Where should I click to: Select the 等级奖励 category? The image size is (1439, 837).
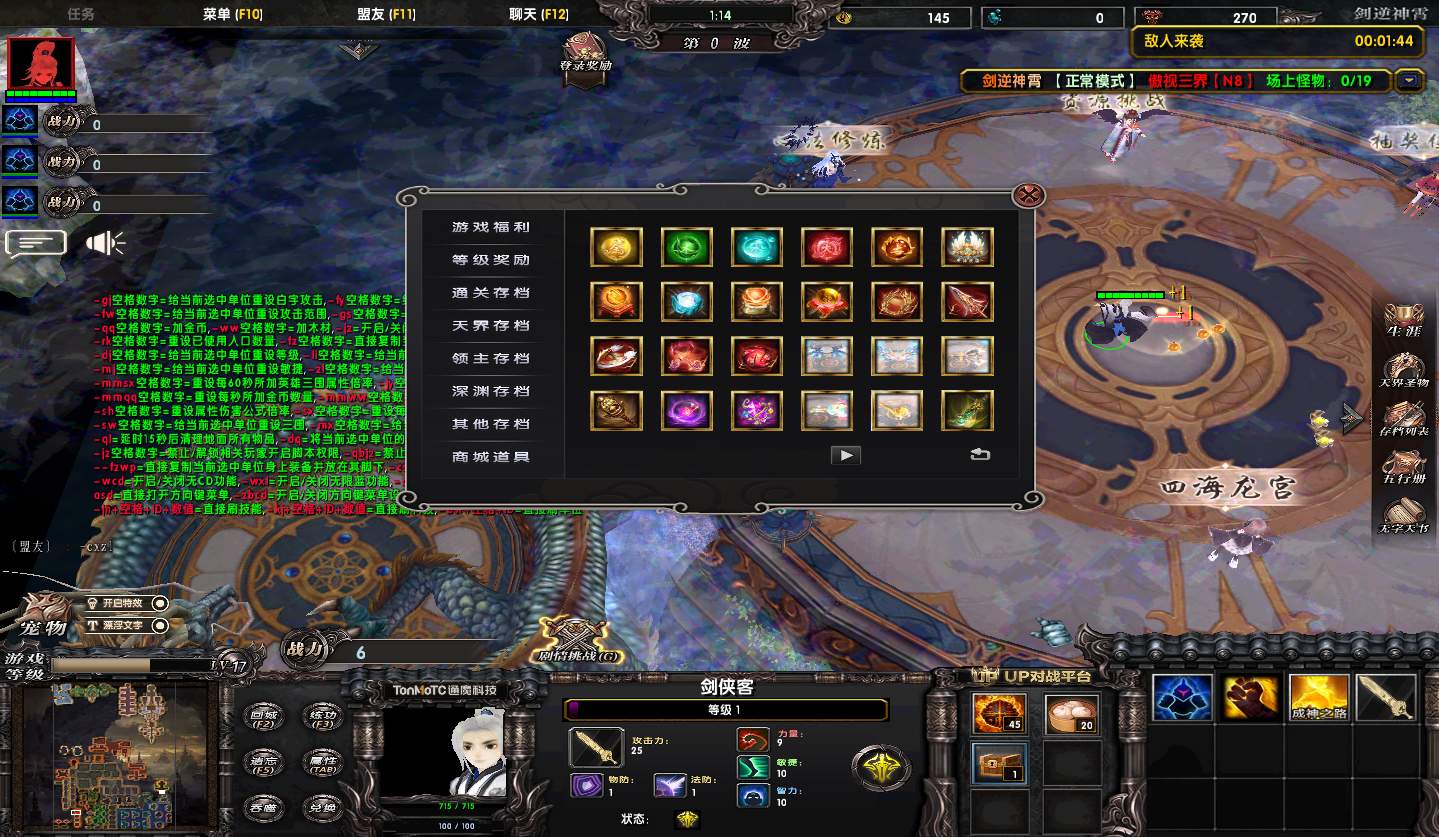(490, 260)
